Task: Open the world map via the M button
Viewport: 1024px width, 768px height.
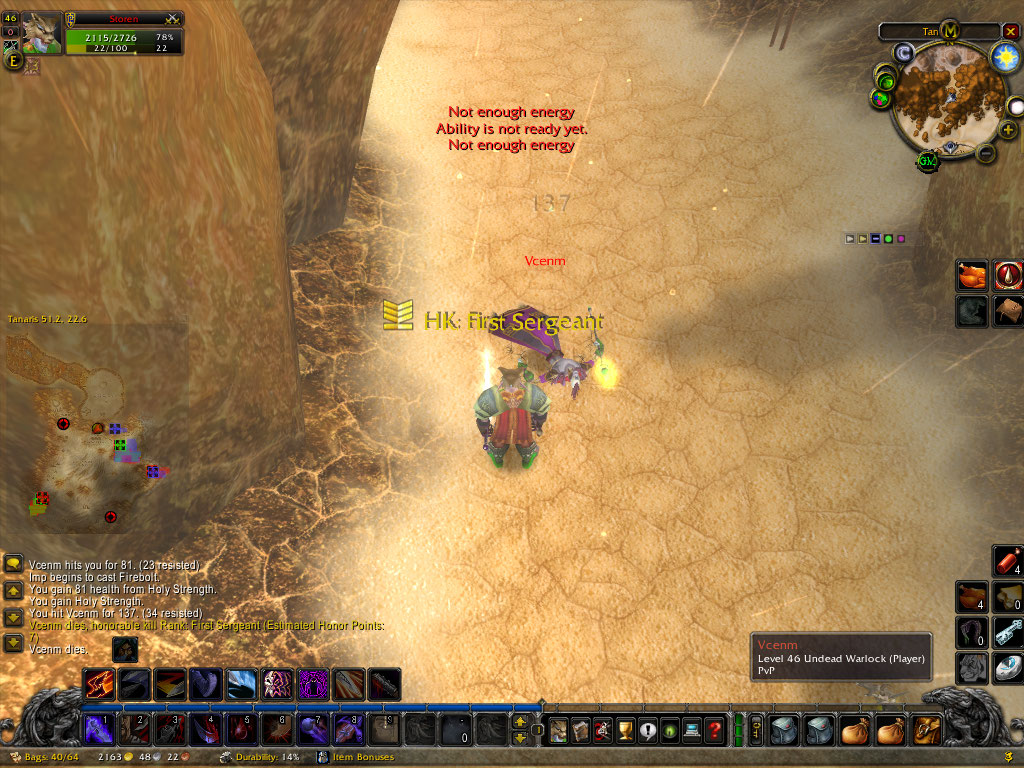Action: point(950,31)
